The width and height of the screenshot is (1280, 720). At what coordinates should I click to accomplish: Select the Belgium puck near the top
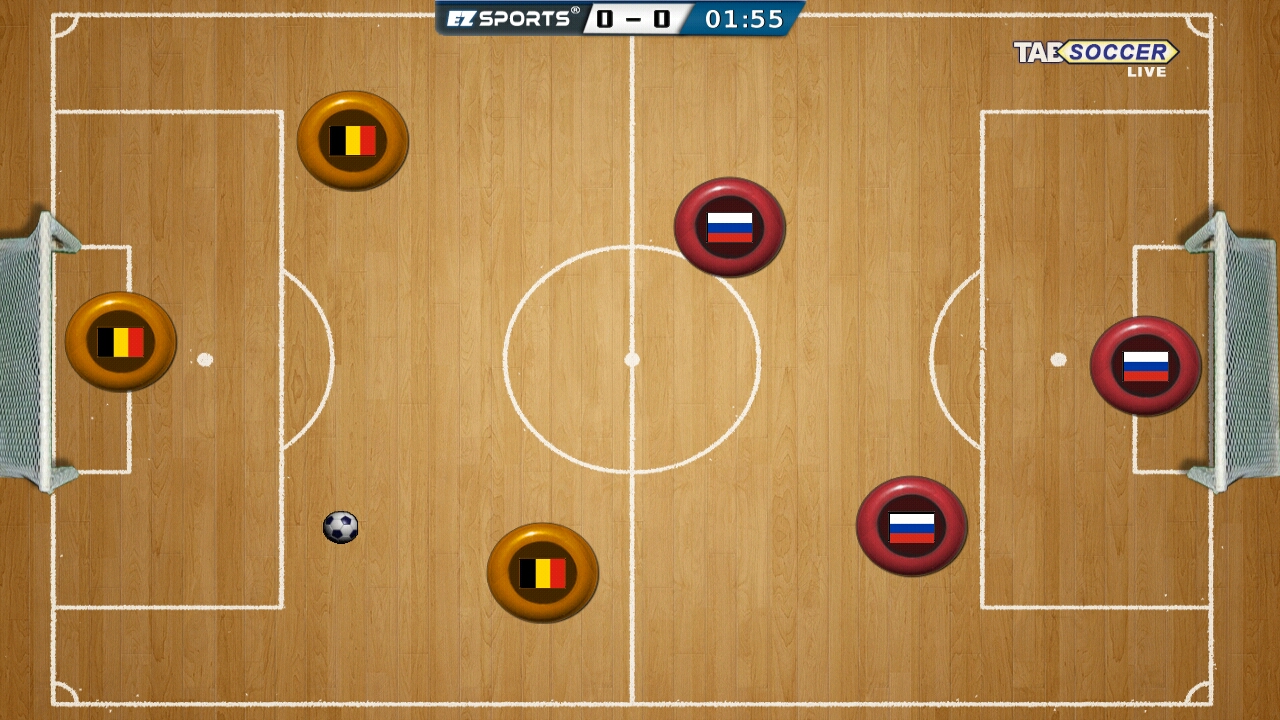[x=354, y=141]
